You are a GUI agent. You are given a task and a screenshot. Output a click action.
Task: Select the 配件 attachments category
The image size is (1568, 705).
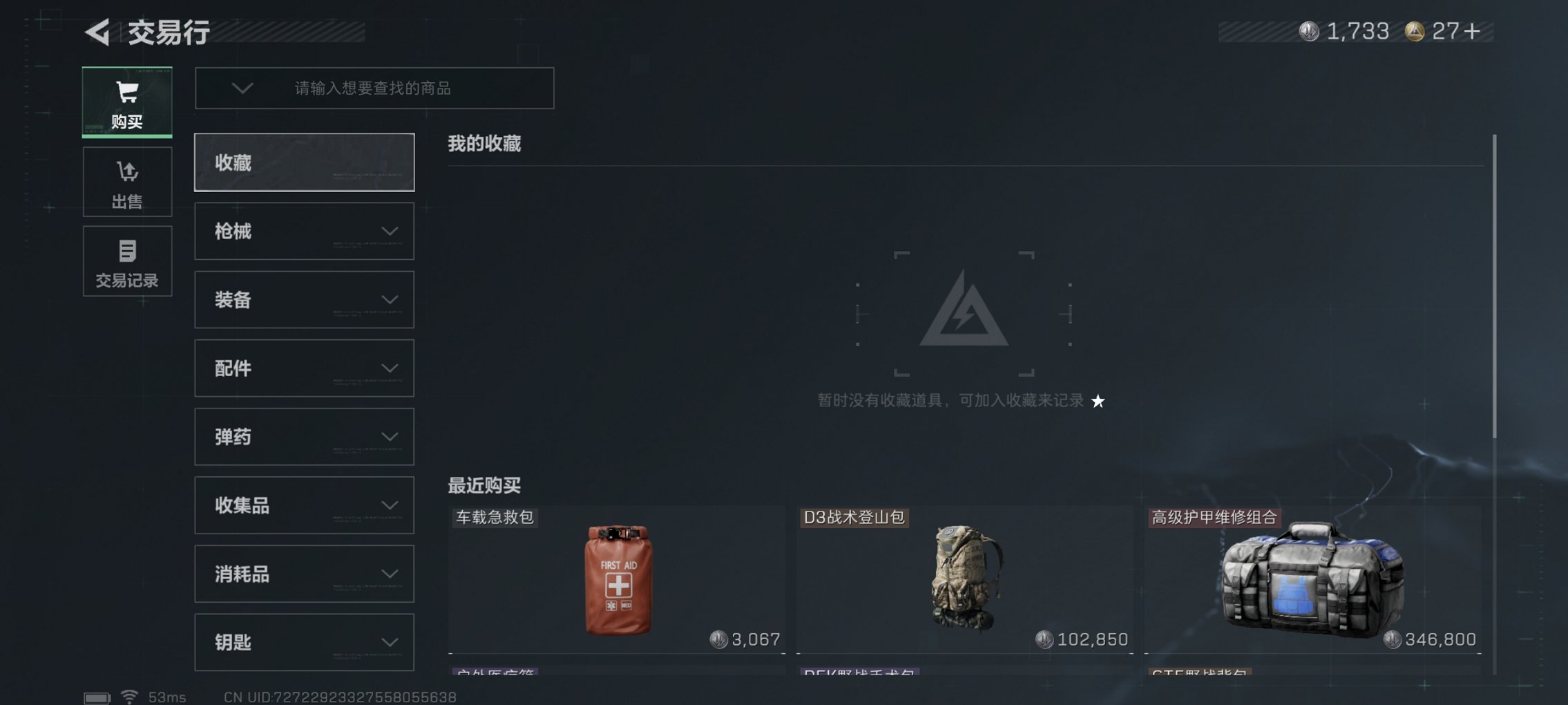[x=305, y=368]
